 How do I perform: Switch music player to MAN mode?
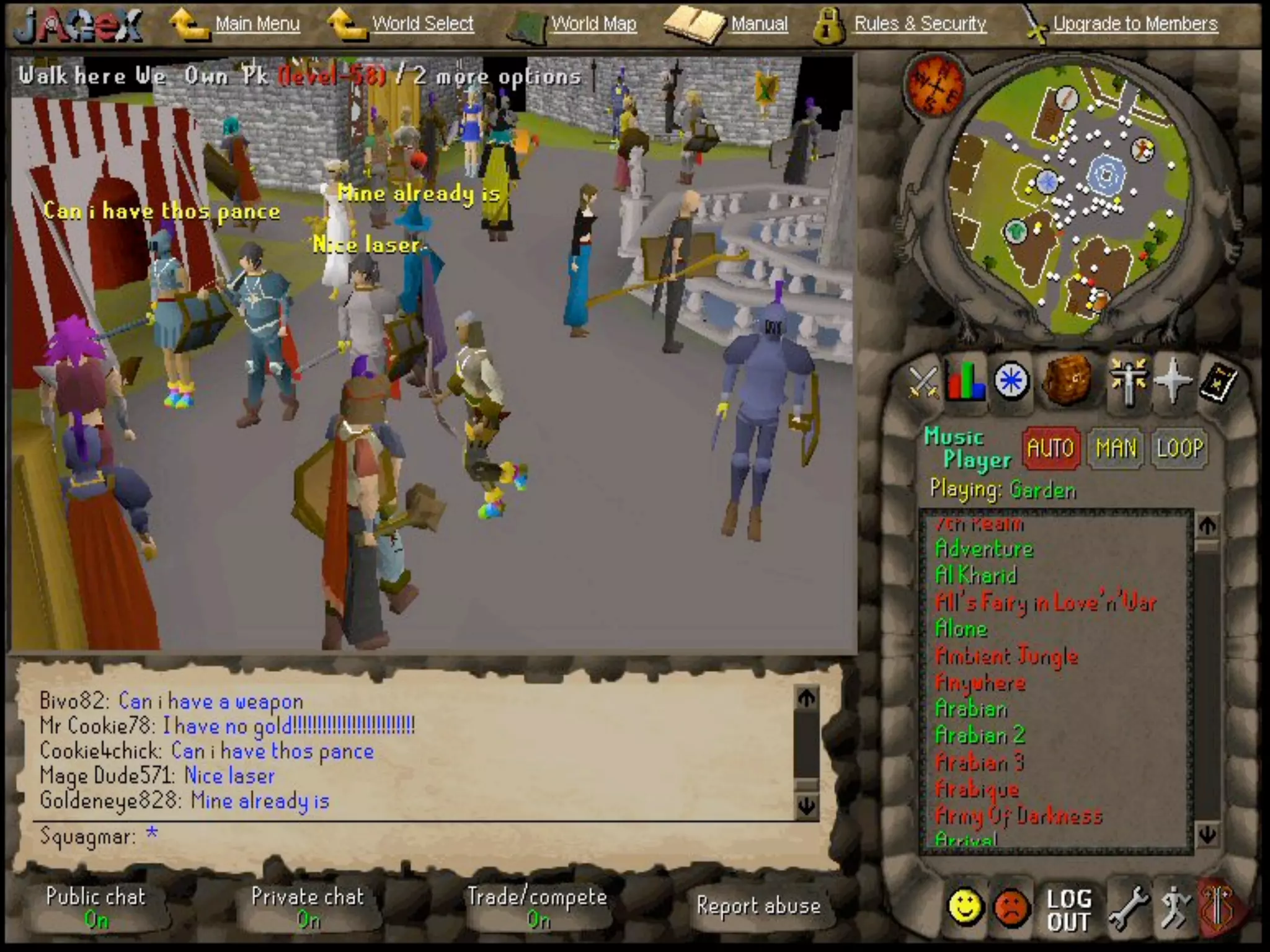coord(1116,448)
